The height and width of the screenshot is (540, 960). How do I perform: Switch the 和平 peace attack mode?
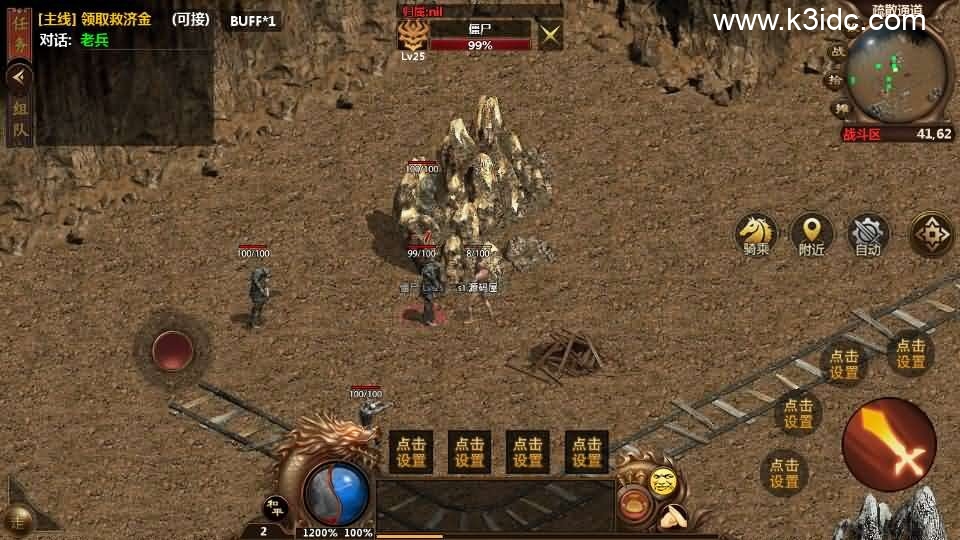(x=276, y=507)
